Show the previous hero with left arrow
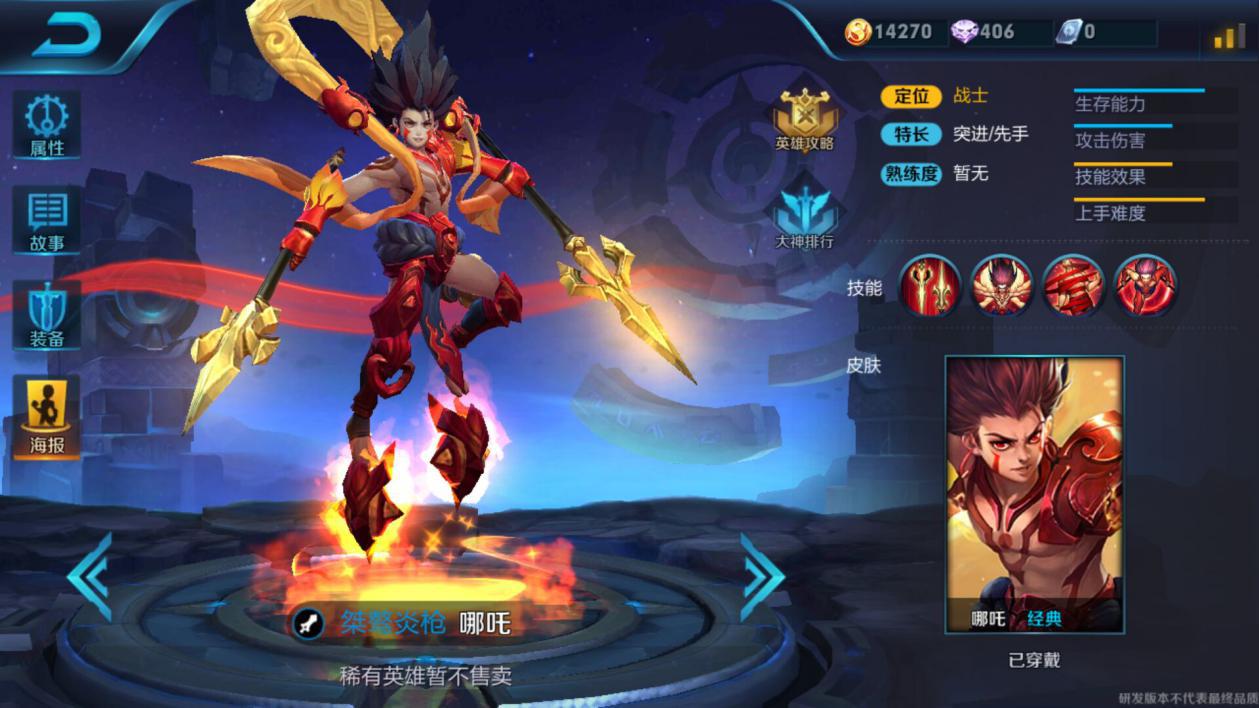Image resolution: width=1259 pixels, height=708 pixels. pos(90,576)
